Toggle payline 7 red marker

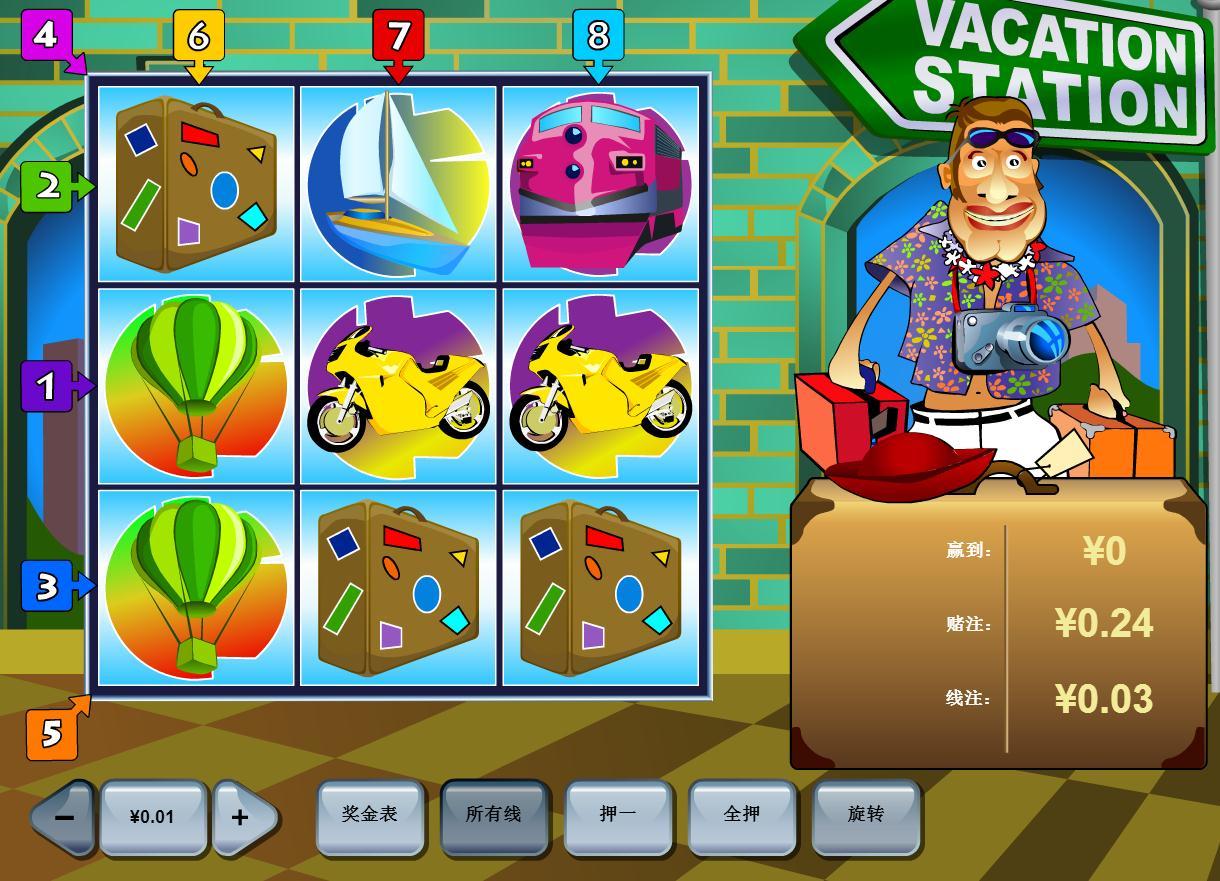pos(398,36)
